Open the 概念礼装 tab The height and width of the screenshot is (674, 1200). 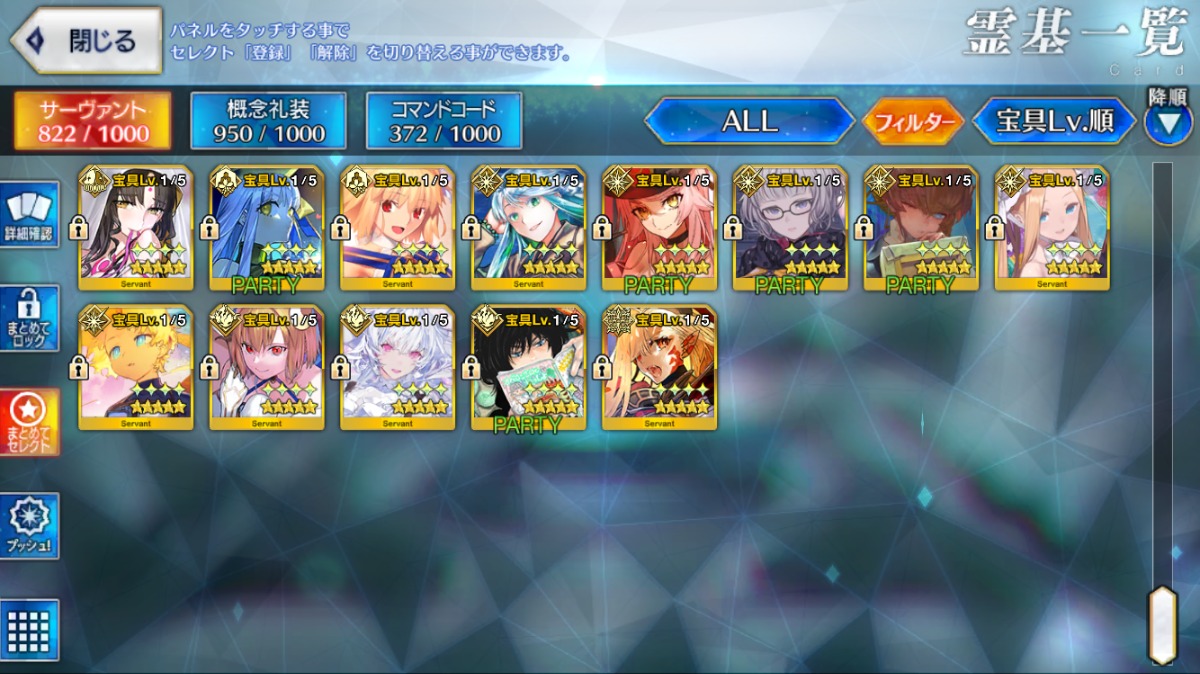[x=268, y=121]
